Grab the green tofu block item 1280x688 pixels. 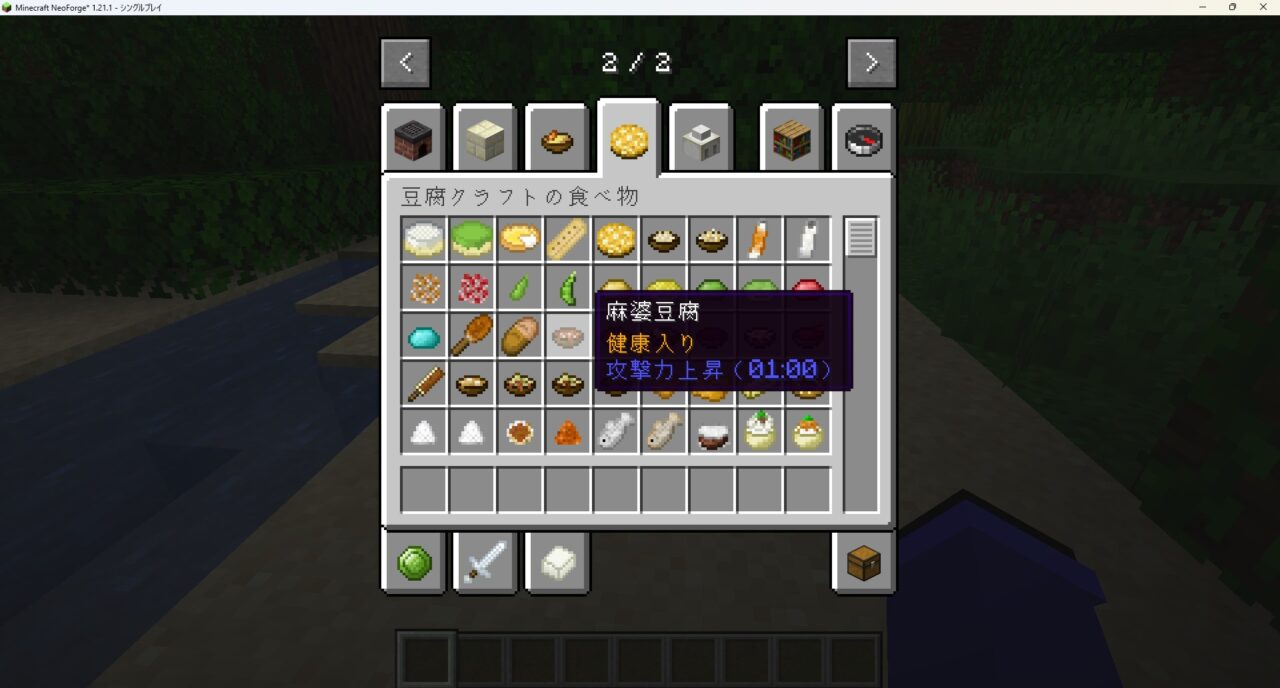tap(472, 240)
